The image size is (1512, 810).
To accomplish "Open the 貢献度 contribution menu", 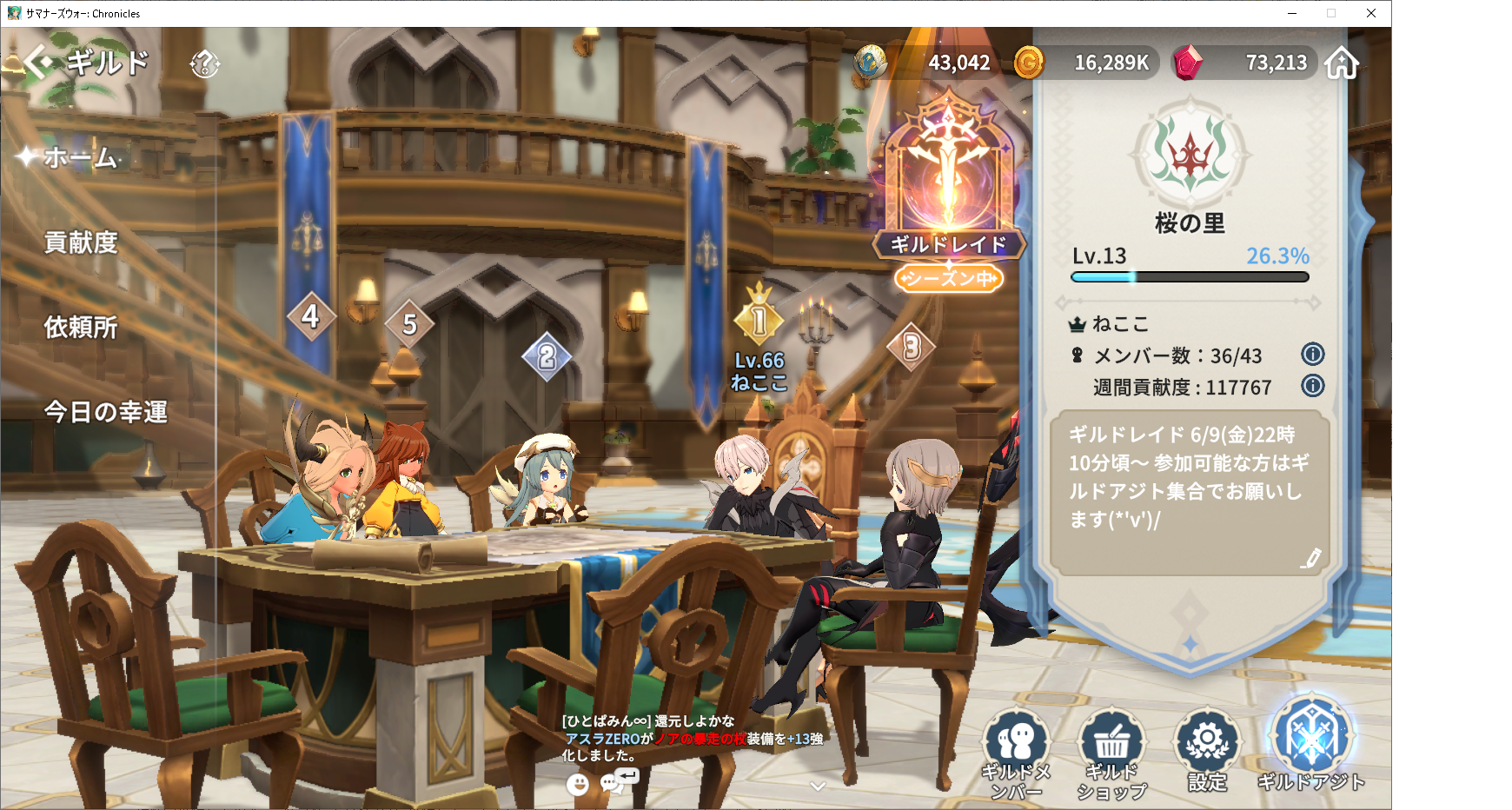I will tap(81, 242).
